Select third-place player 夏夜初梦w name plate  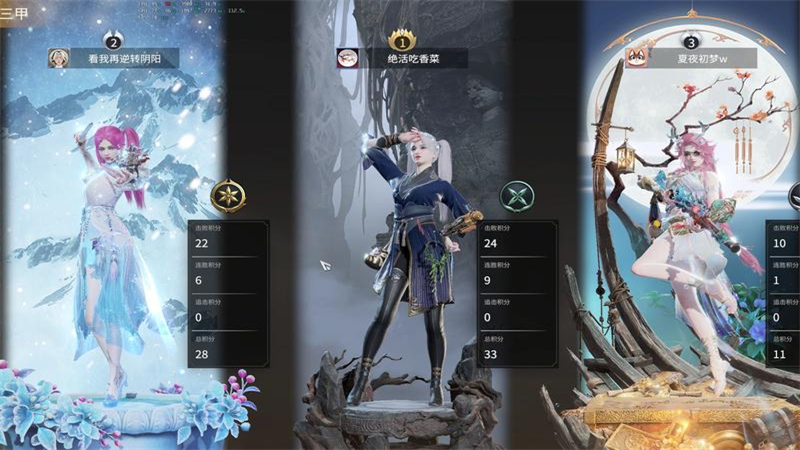tap(700, 58)
